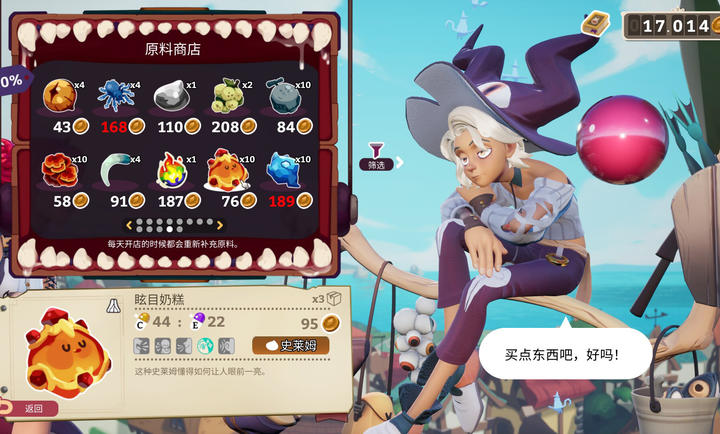720x434 pixels.
Task: Open the recipe book icon beside gold
Action: click(x=597, y=22)
